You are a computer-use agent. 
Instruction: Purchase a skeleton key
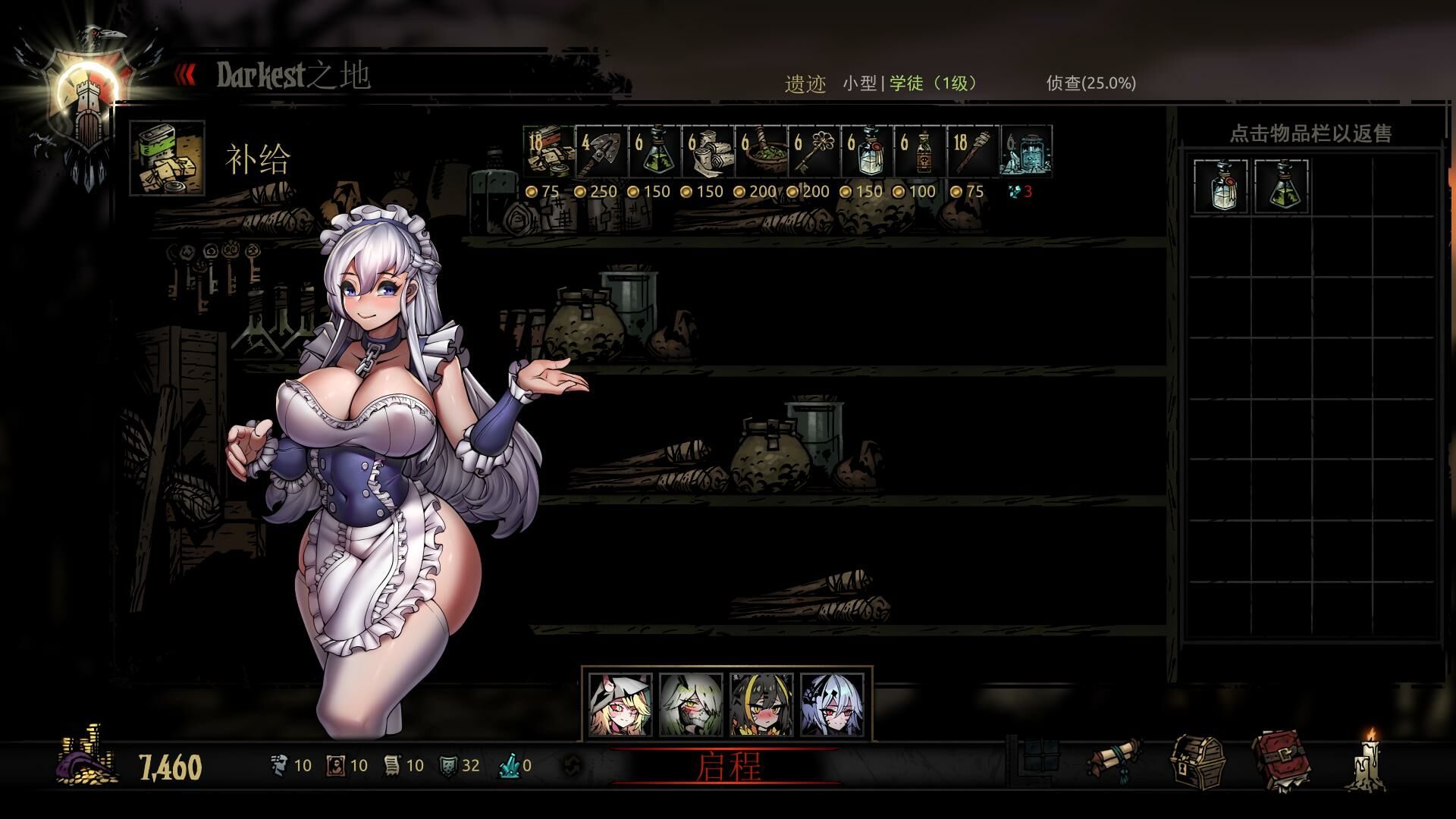(814, 152)
